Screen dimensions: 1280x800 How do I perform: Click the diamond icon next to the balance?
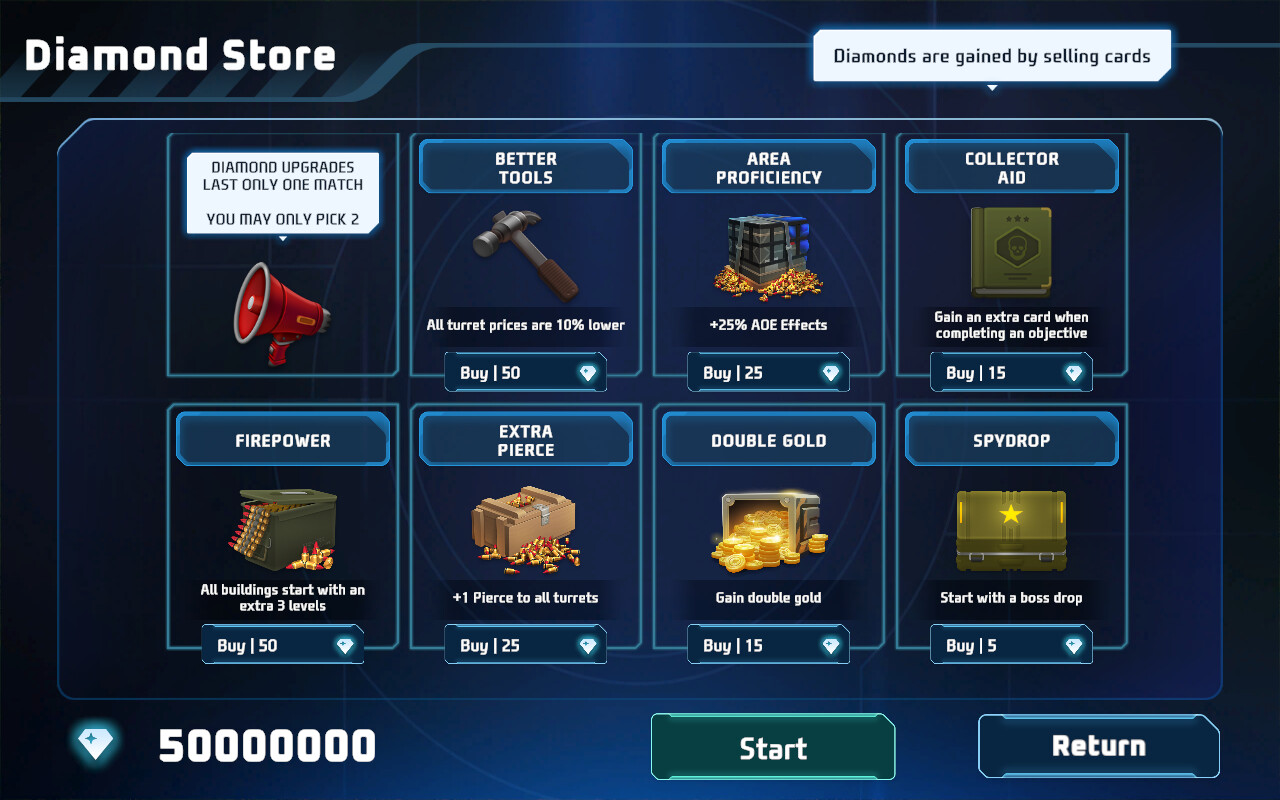(96, 745)
